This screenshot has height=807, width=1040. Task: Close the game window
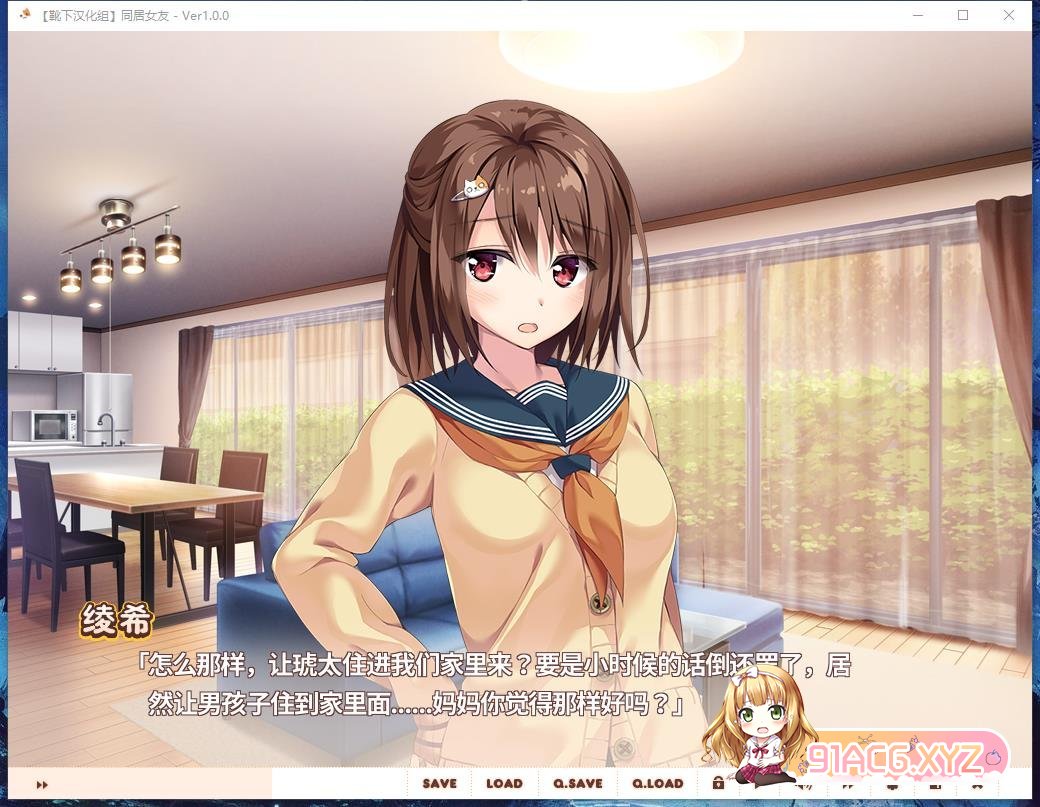(x=1009, y=15)
